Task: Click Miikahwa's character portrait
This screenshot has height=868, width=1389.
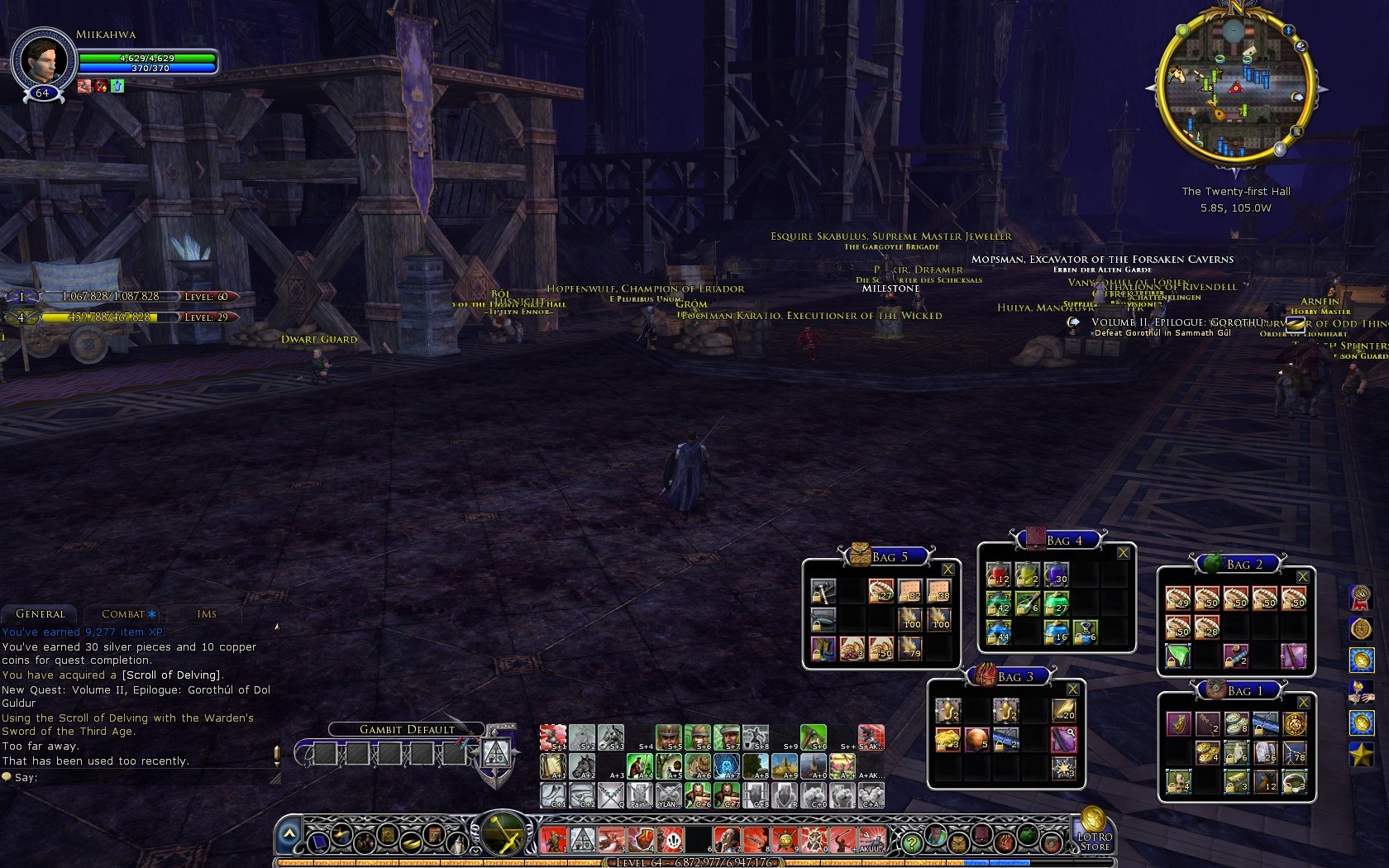Action: tap(42, 60)
